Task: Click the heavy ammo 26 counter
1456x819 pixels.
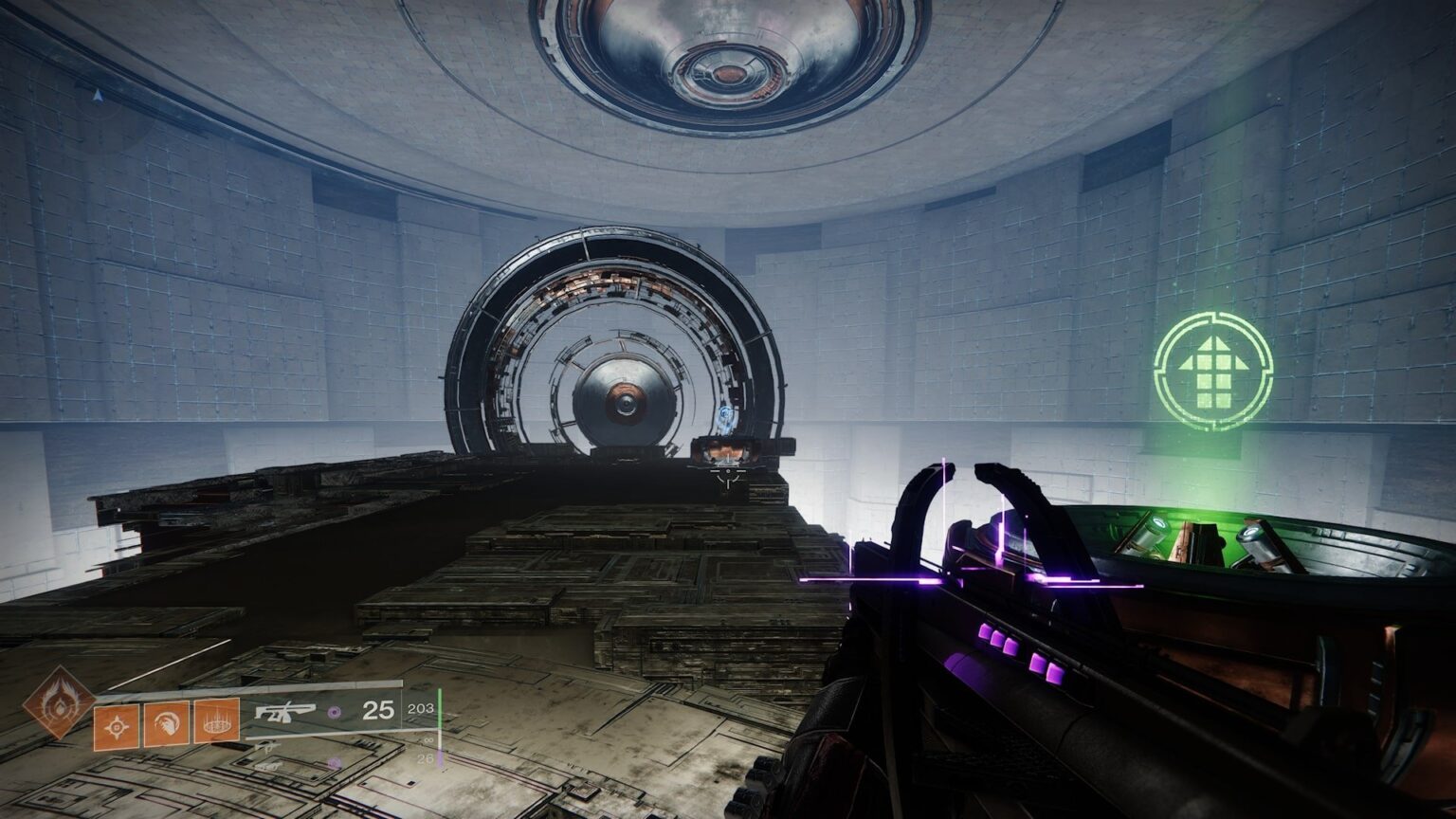Action: (427, 758)
